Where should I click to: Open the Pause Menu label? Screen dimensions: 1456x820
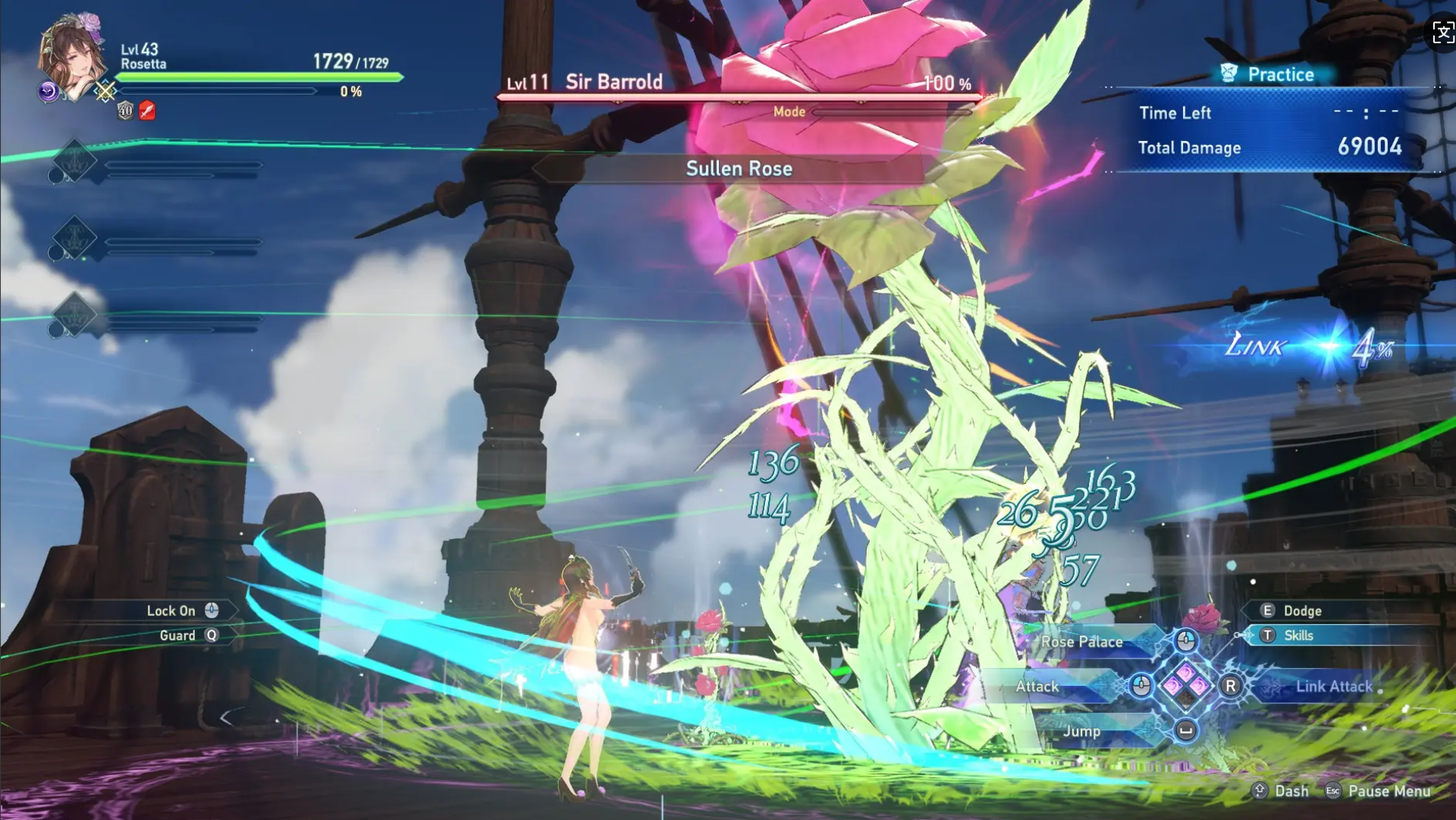(x=1389, y=791)
